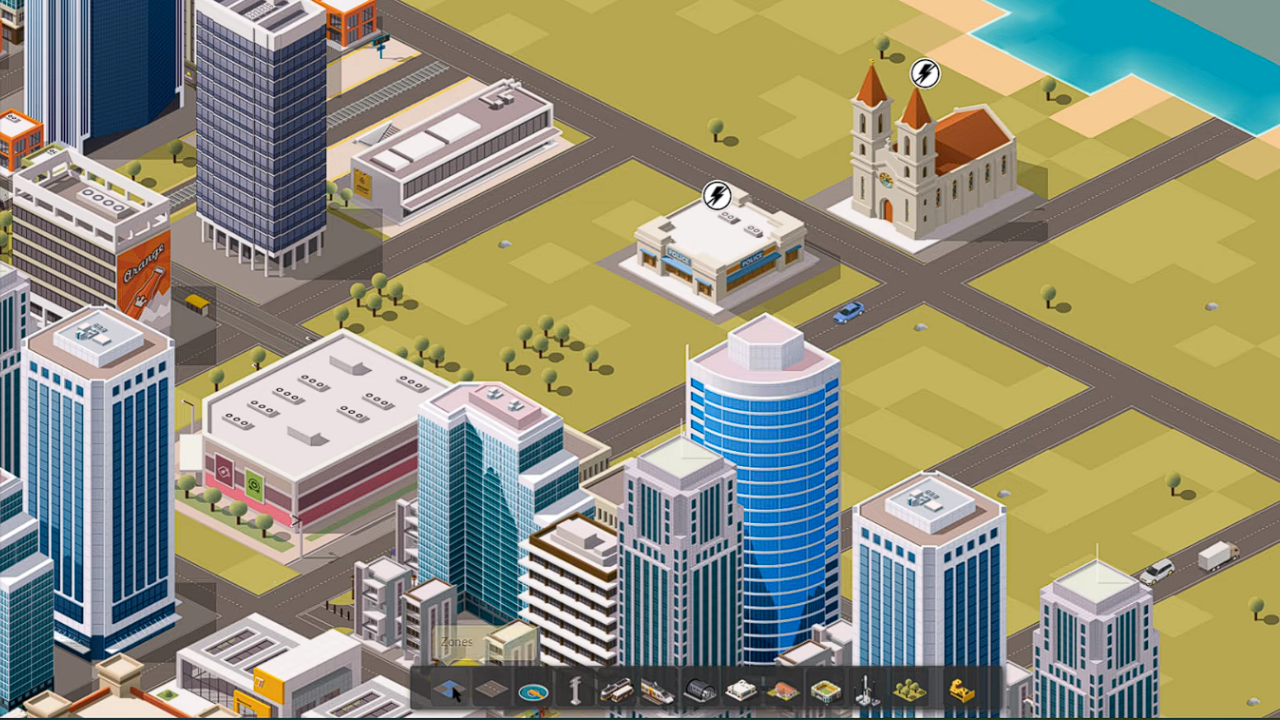This screenshot has width=1280, height=720.
Task: Open the water transport tool
Action: [533, 690]
